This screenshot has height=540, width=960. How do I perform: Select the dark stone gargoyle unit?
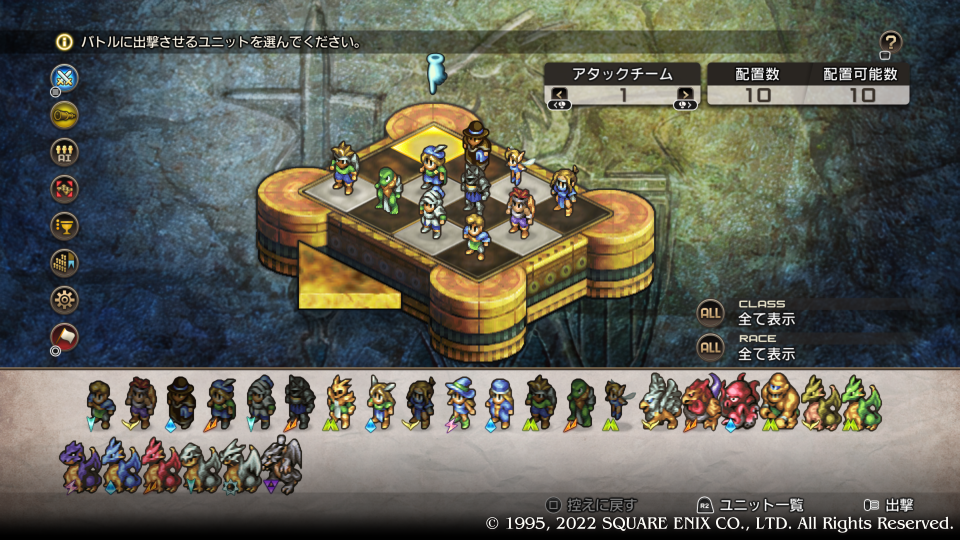(282, 464)
